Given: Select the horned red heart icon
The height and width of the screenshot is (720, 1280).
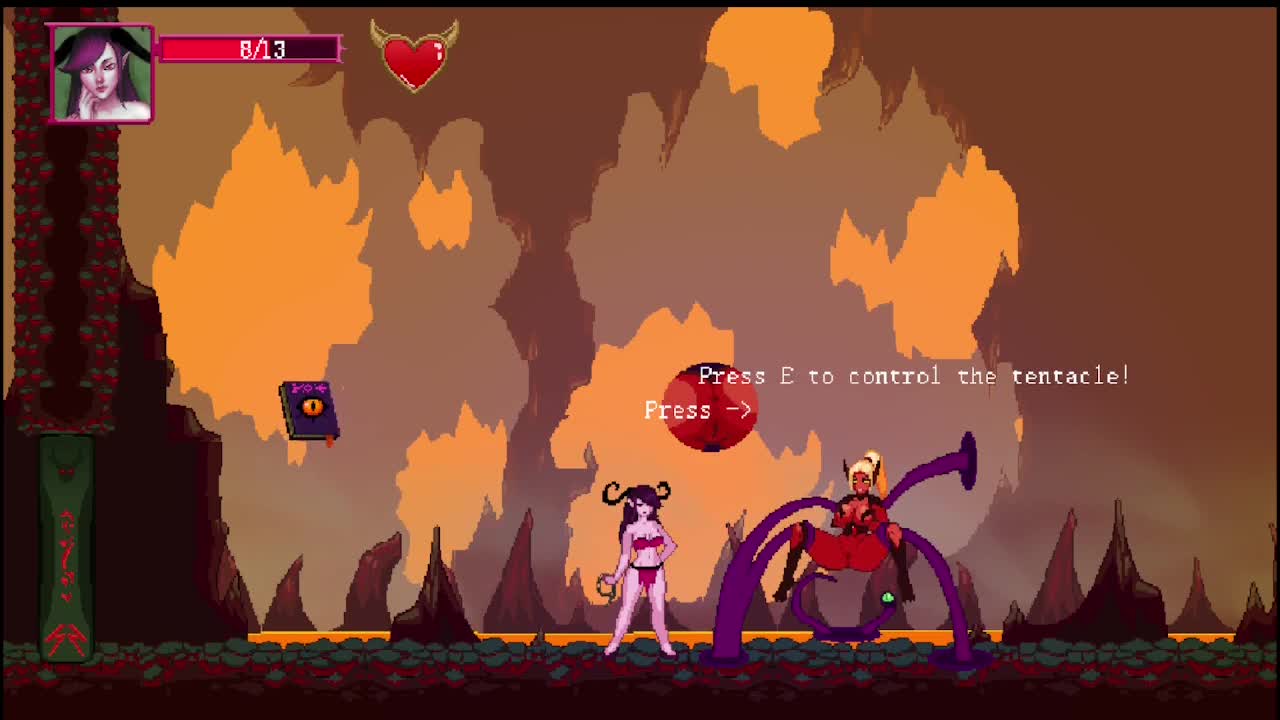Looking at the screenshot, I should [x=414, y=56].
